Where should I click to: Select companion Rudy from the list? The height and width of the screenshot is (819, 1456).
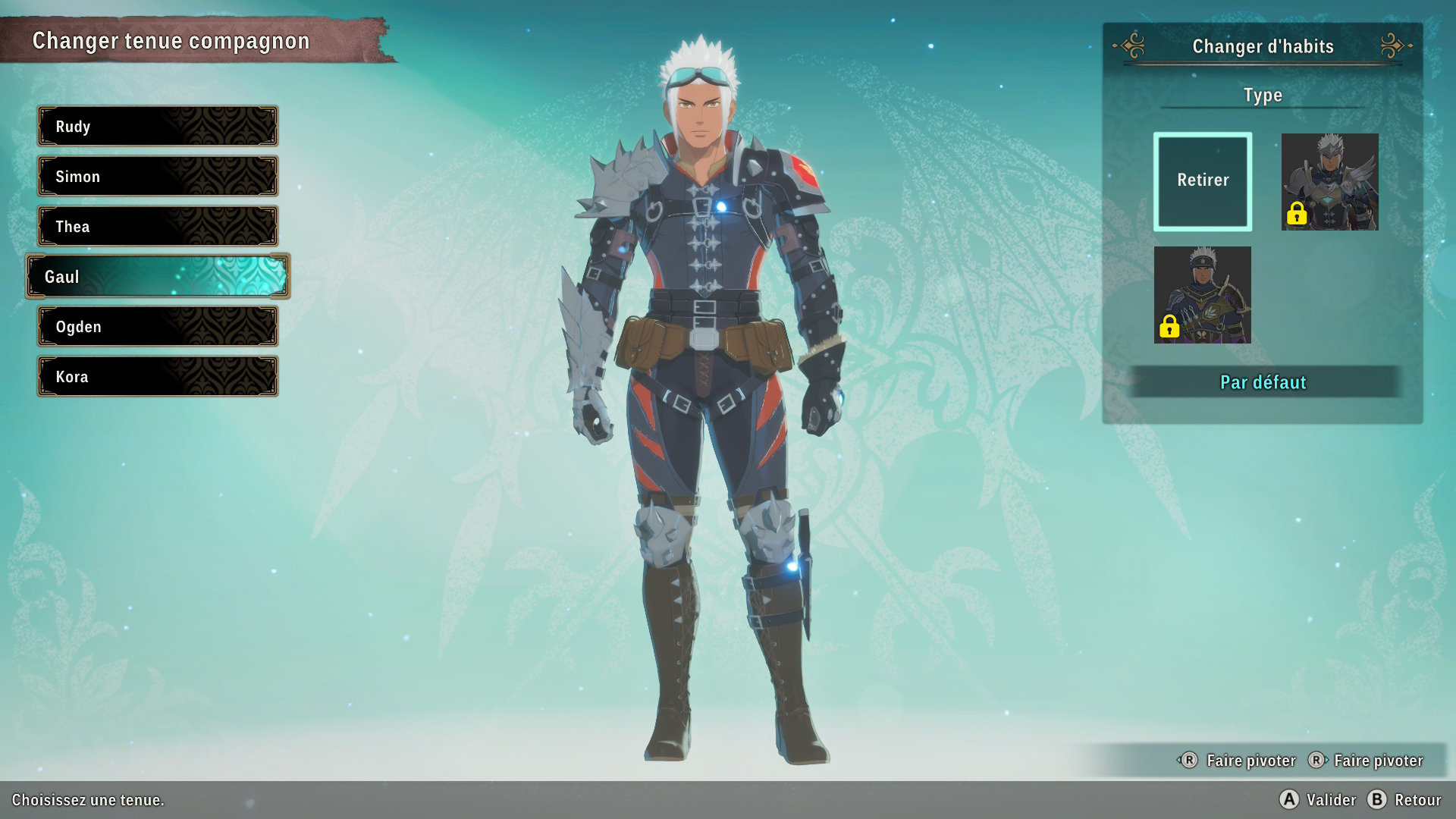pyautogui.click(x=158, y=126)
